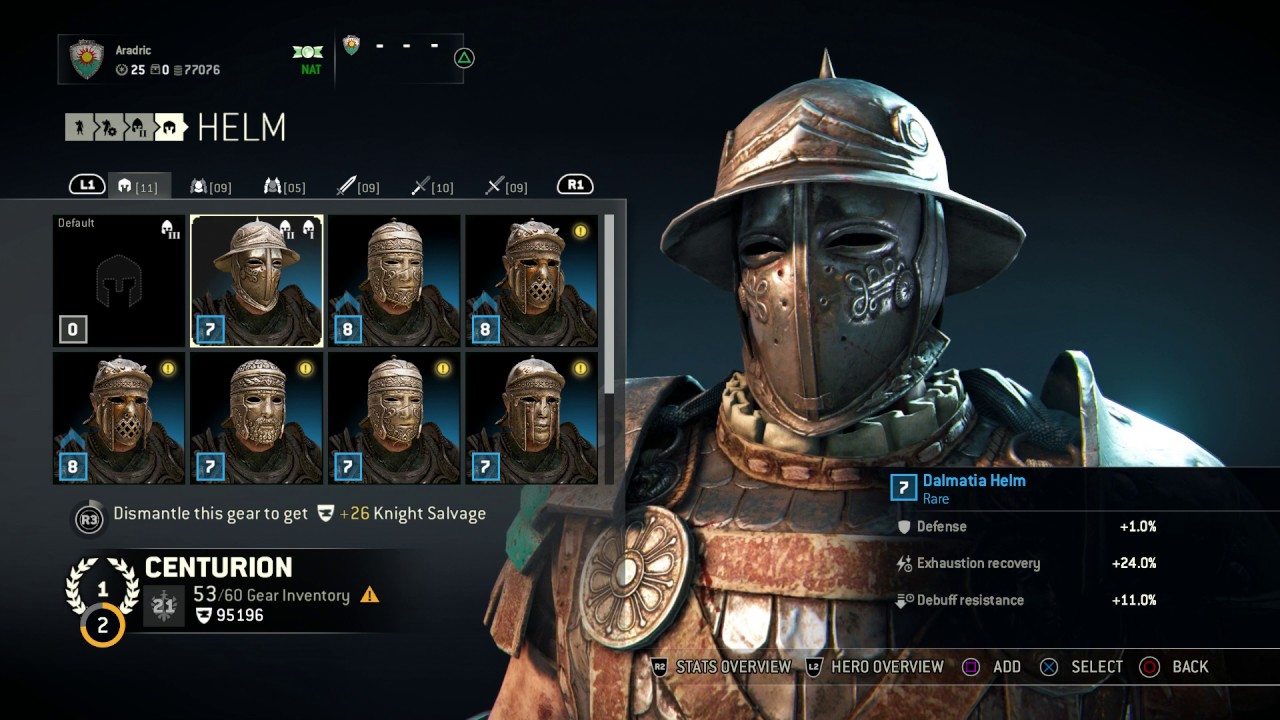Open the full sword blade tab
The image size is (1280, 720).
[358, 186]
